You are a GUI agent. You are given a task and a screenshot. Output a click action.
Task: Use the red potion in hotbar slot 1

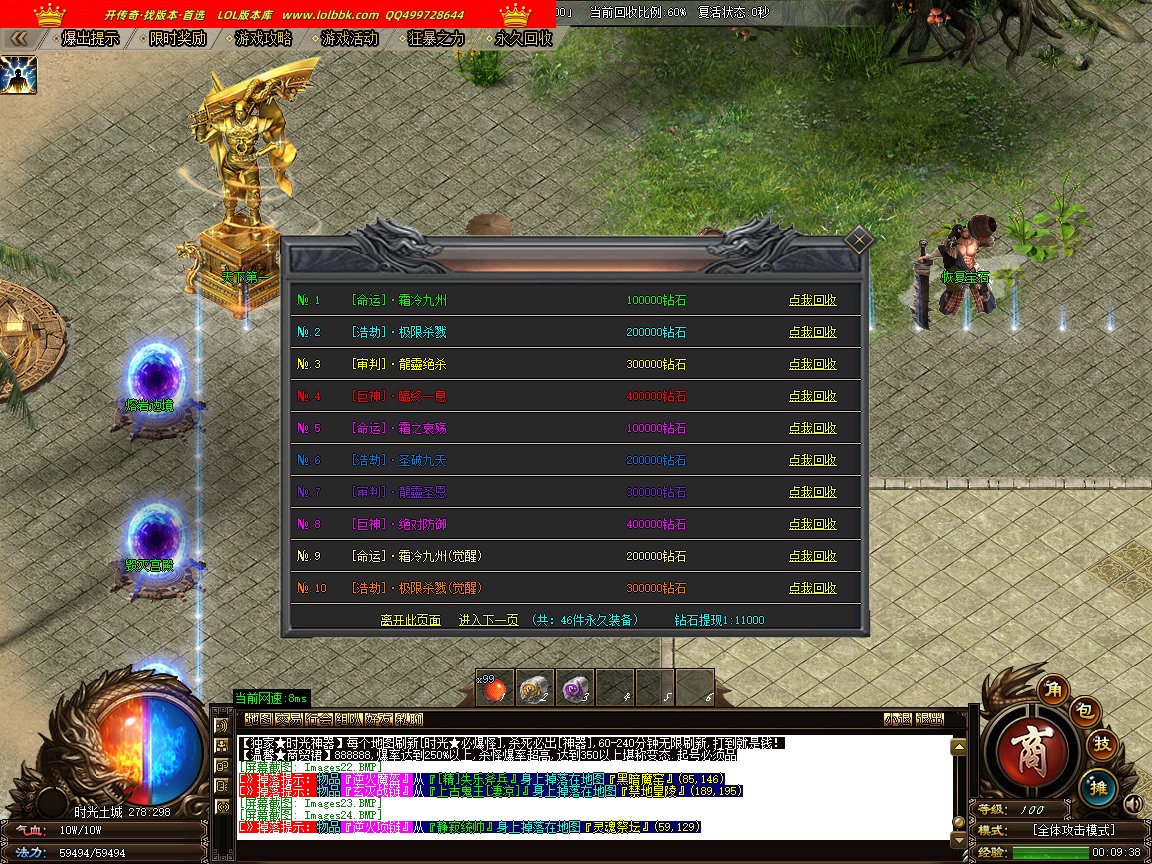click(x=495, y=687)
